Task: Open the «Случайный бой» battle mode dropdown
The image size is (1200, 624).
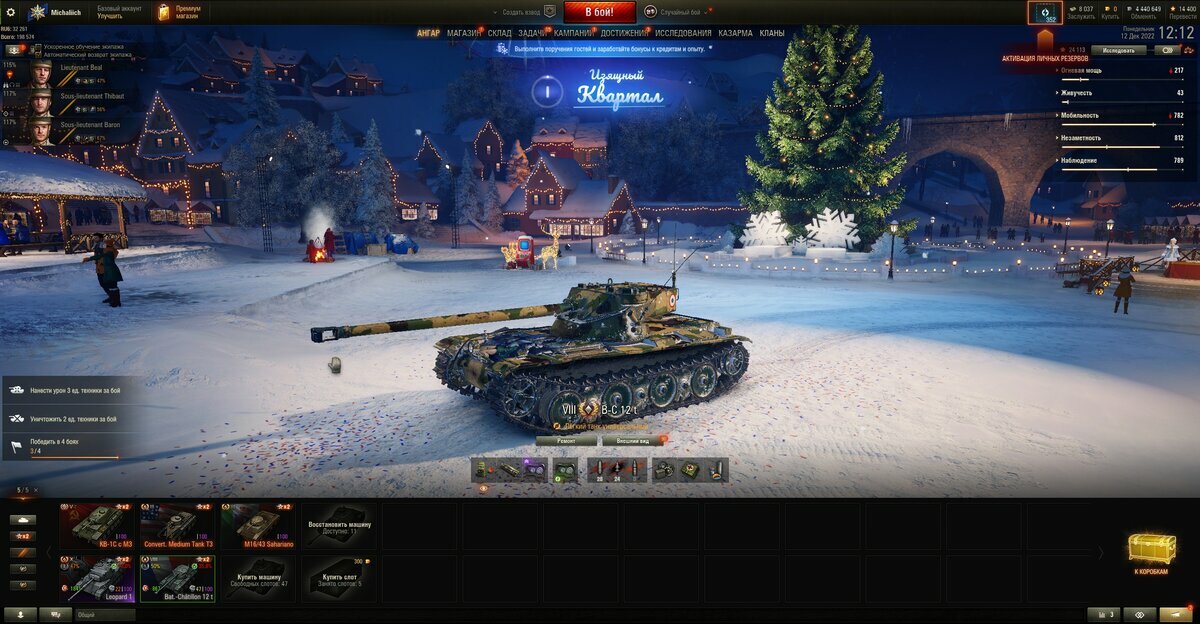Action: click(679, 12)
